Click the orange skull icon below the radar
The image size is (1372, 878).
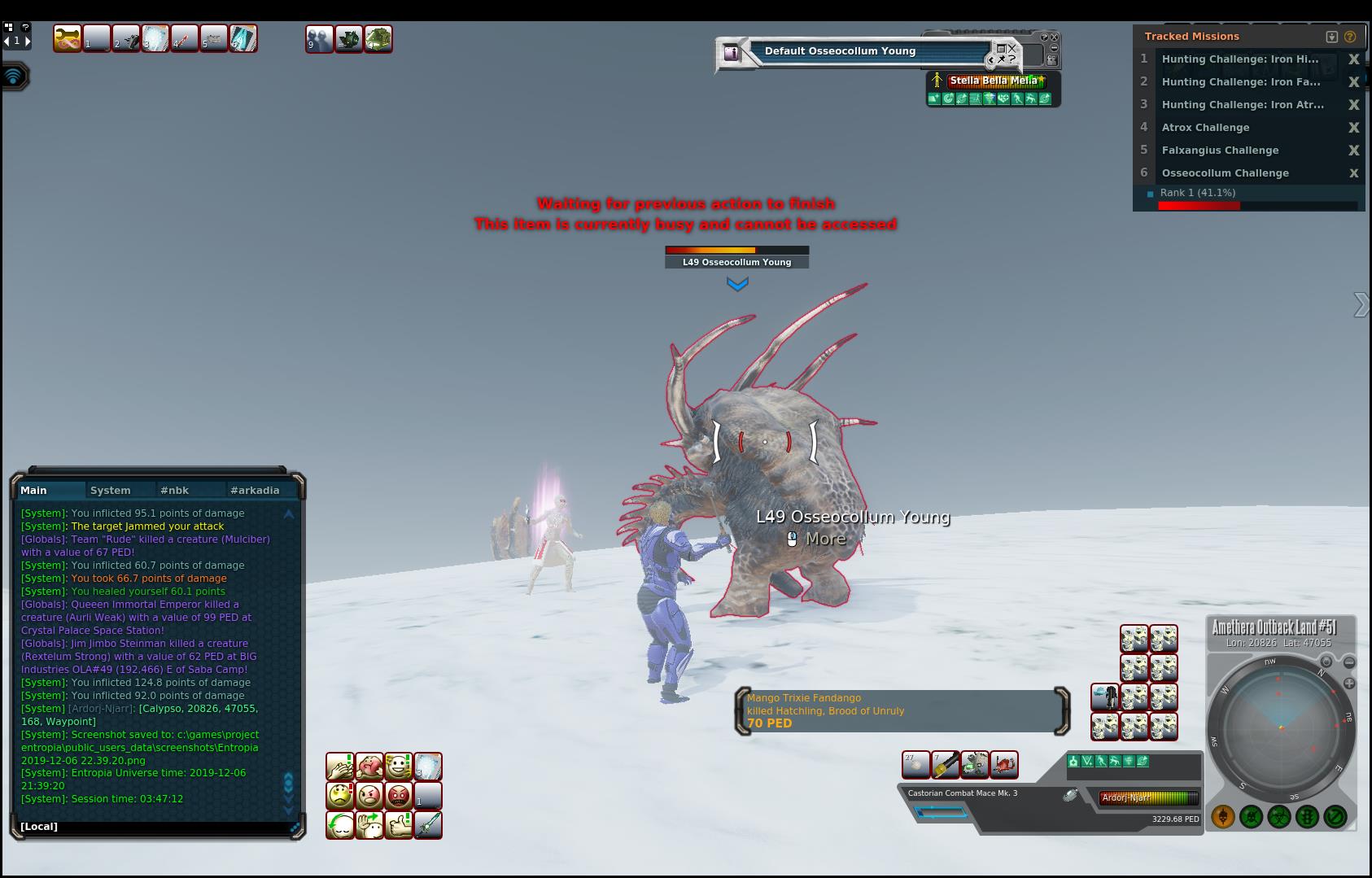pyautogui.click(x=1223, y=816)
